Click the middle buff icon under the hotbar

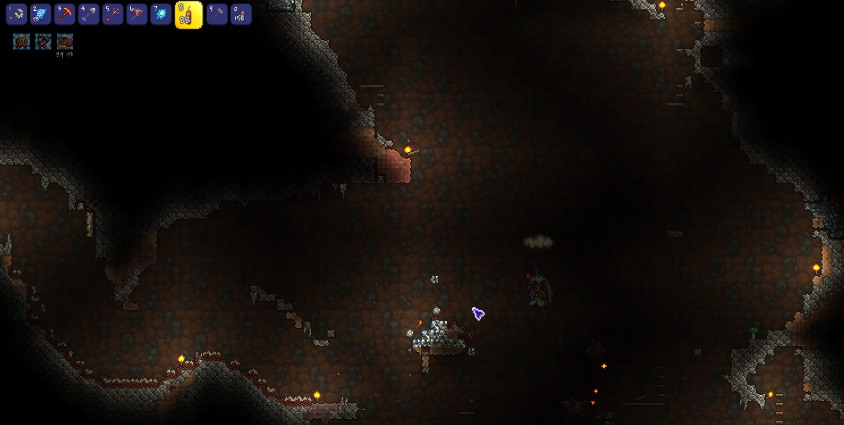pos(43,41)
